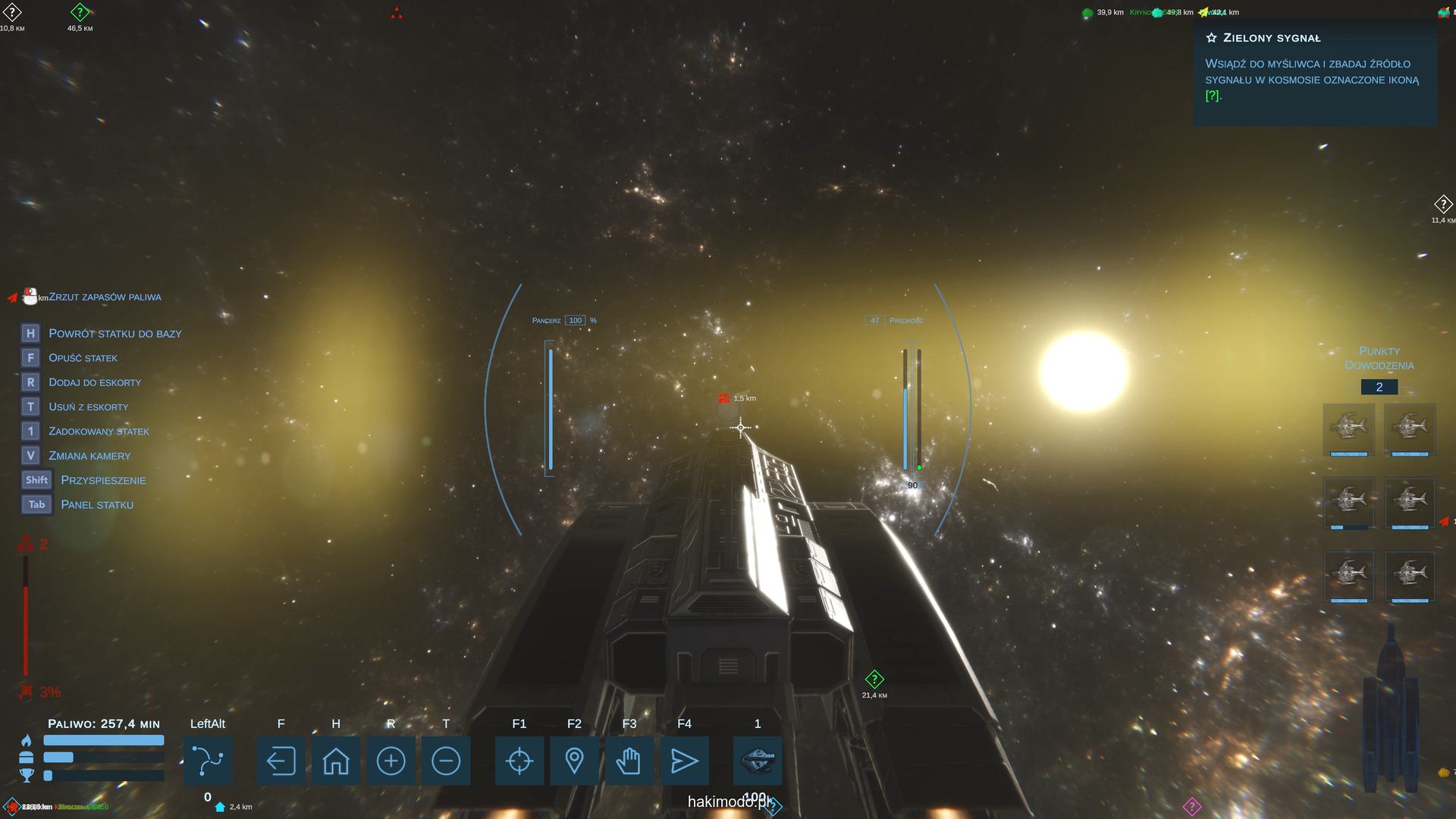This screenshot has height=819, width=1456.
Task: Choose the location pin command
Action: coord(574,761)
